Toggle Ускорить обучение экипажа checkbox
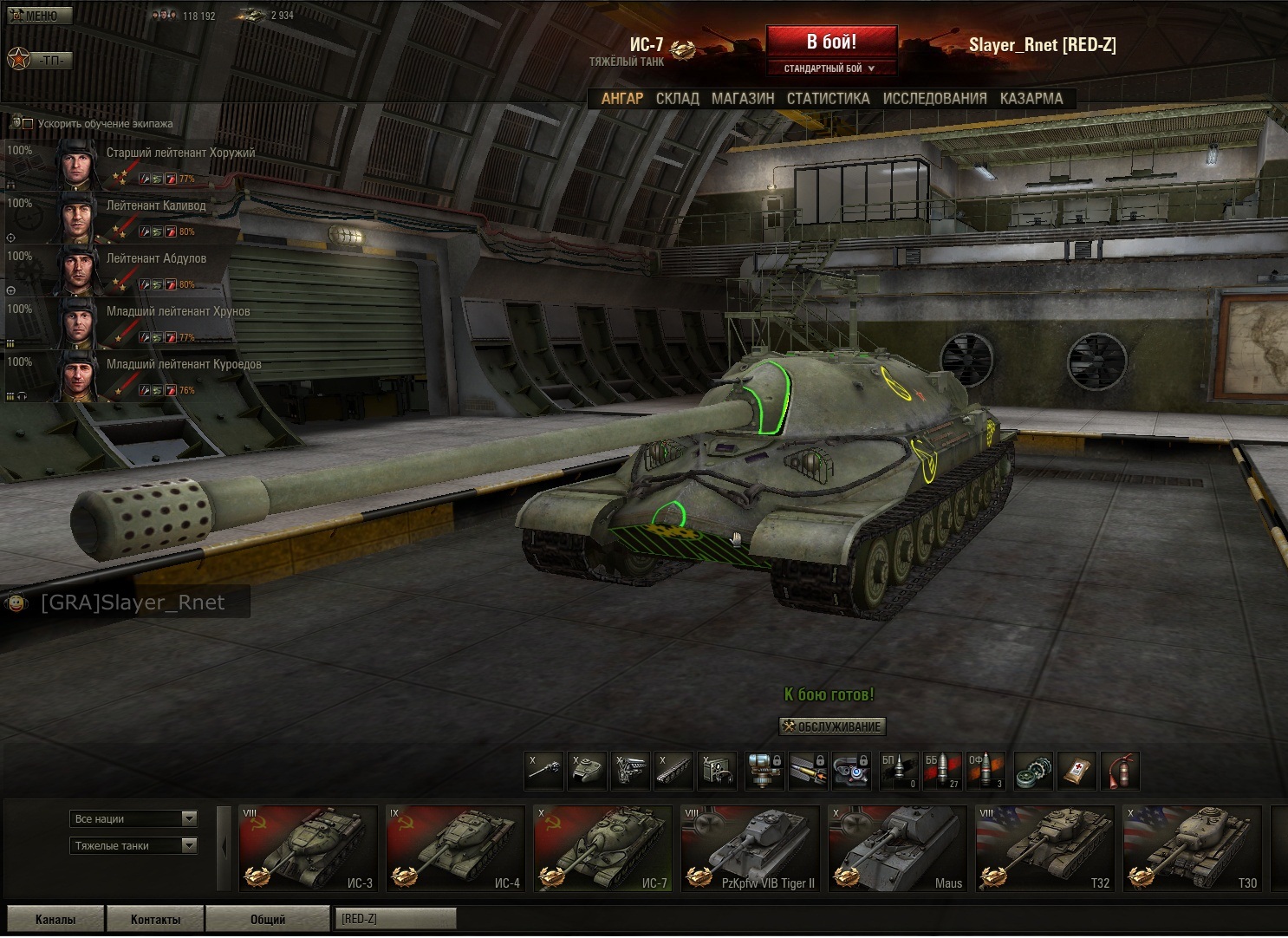Screen dimensions: 1288x938 point(28,124)
